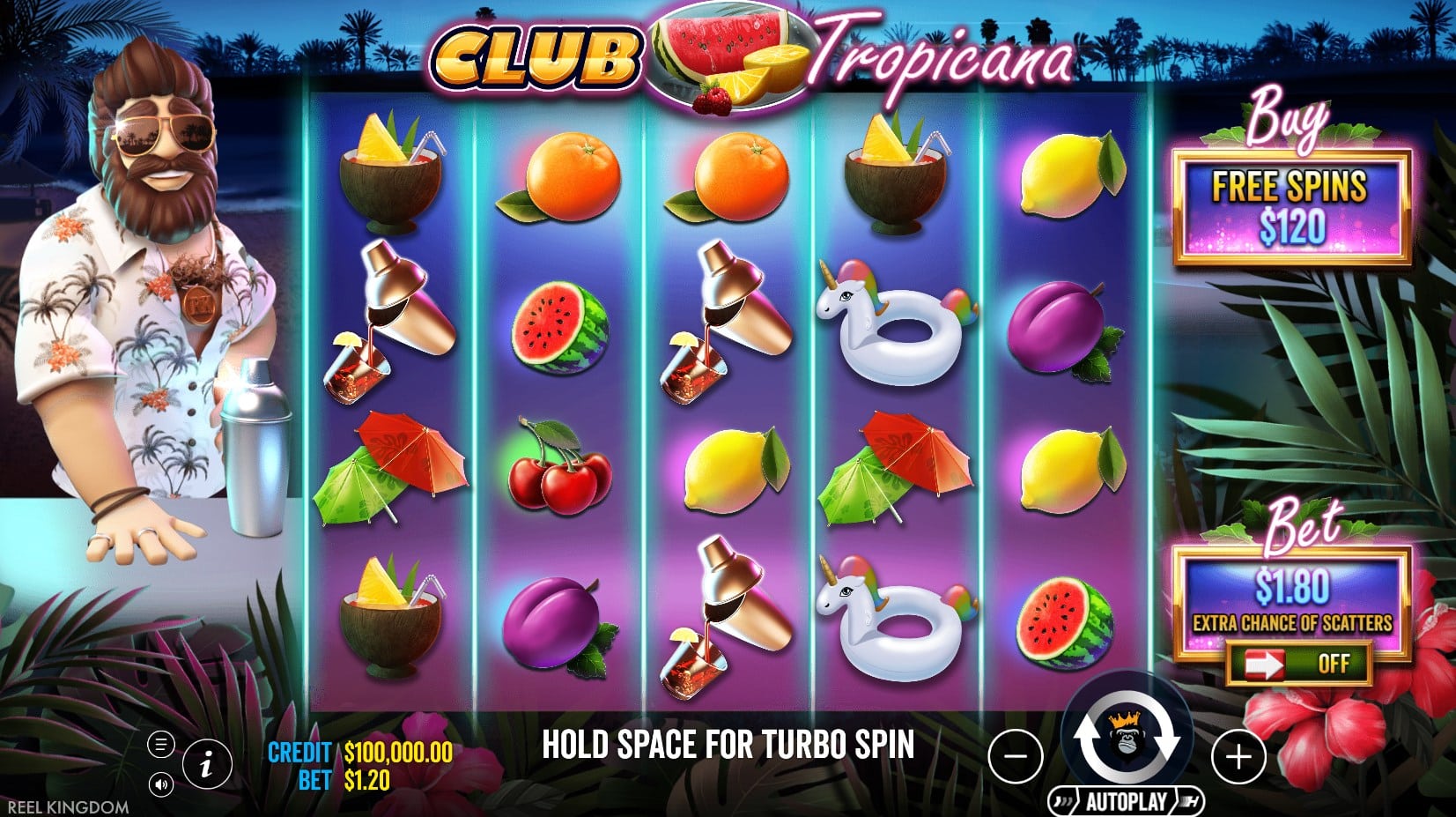Show the game info paytable

coord(207,763)
